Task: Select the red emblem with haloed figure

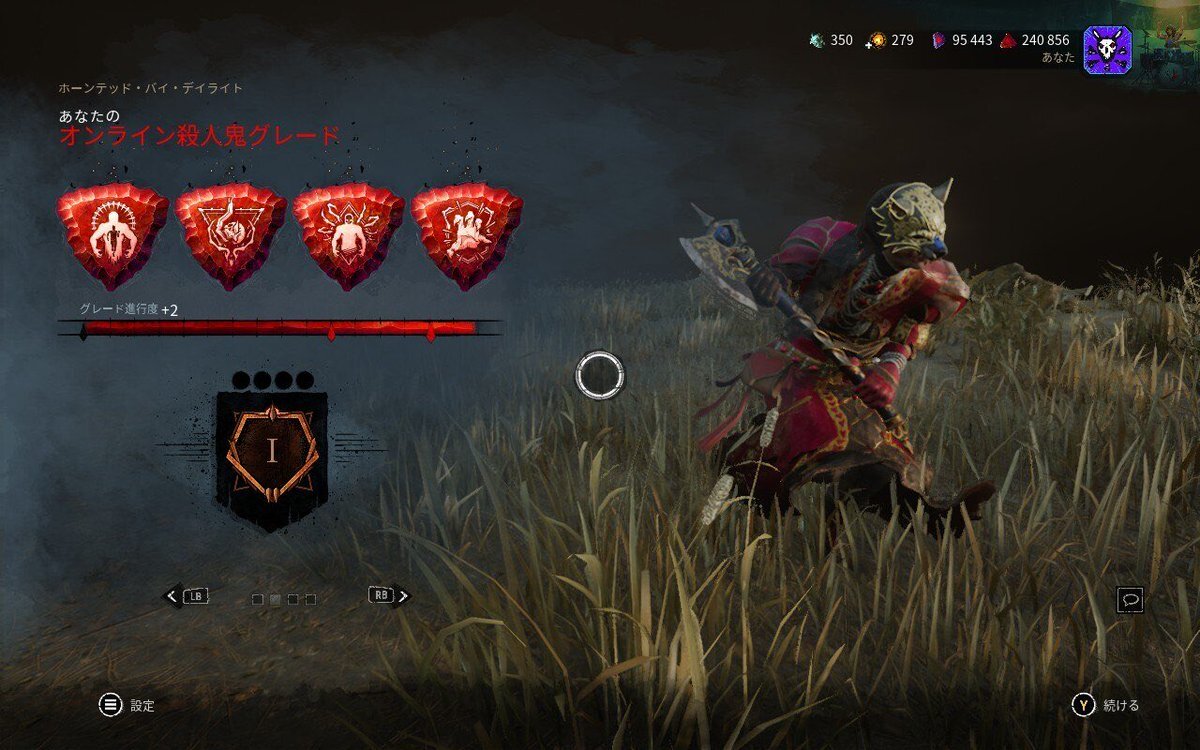Action: (x=112, y=235)
